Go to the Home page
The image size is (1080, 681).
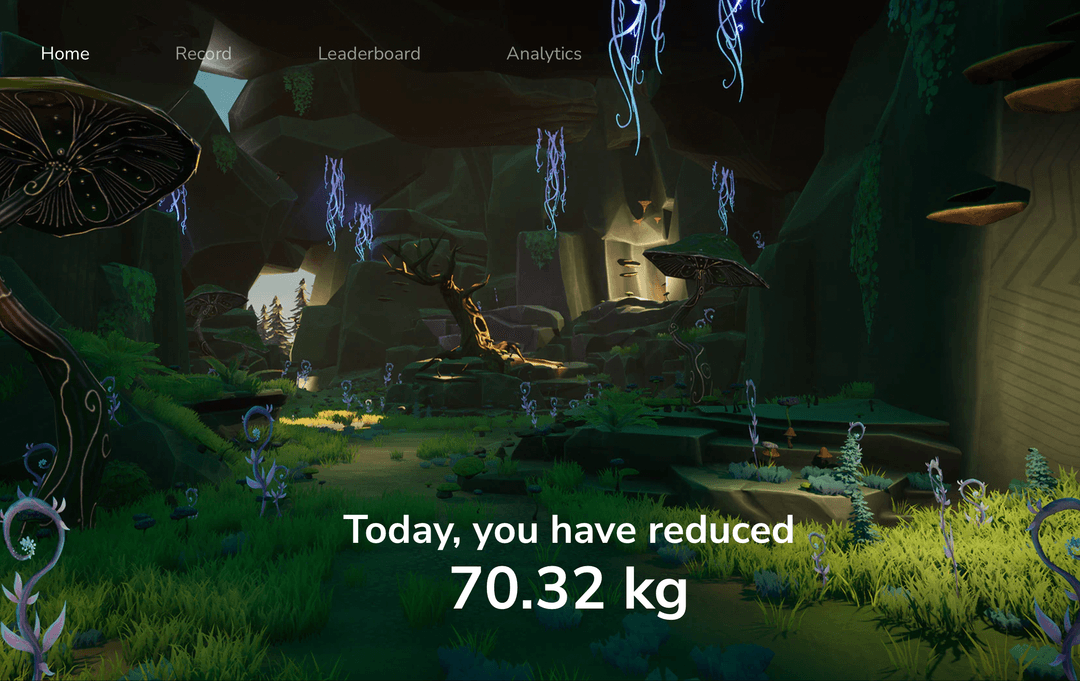(x=65, y=54)
